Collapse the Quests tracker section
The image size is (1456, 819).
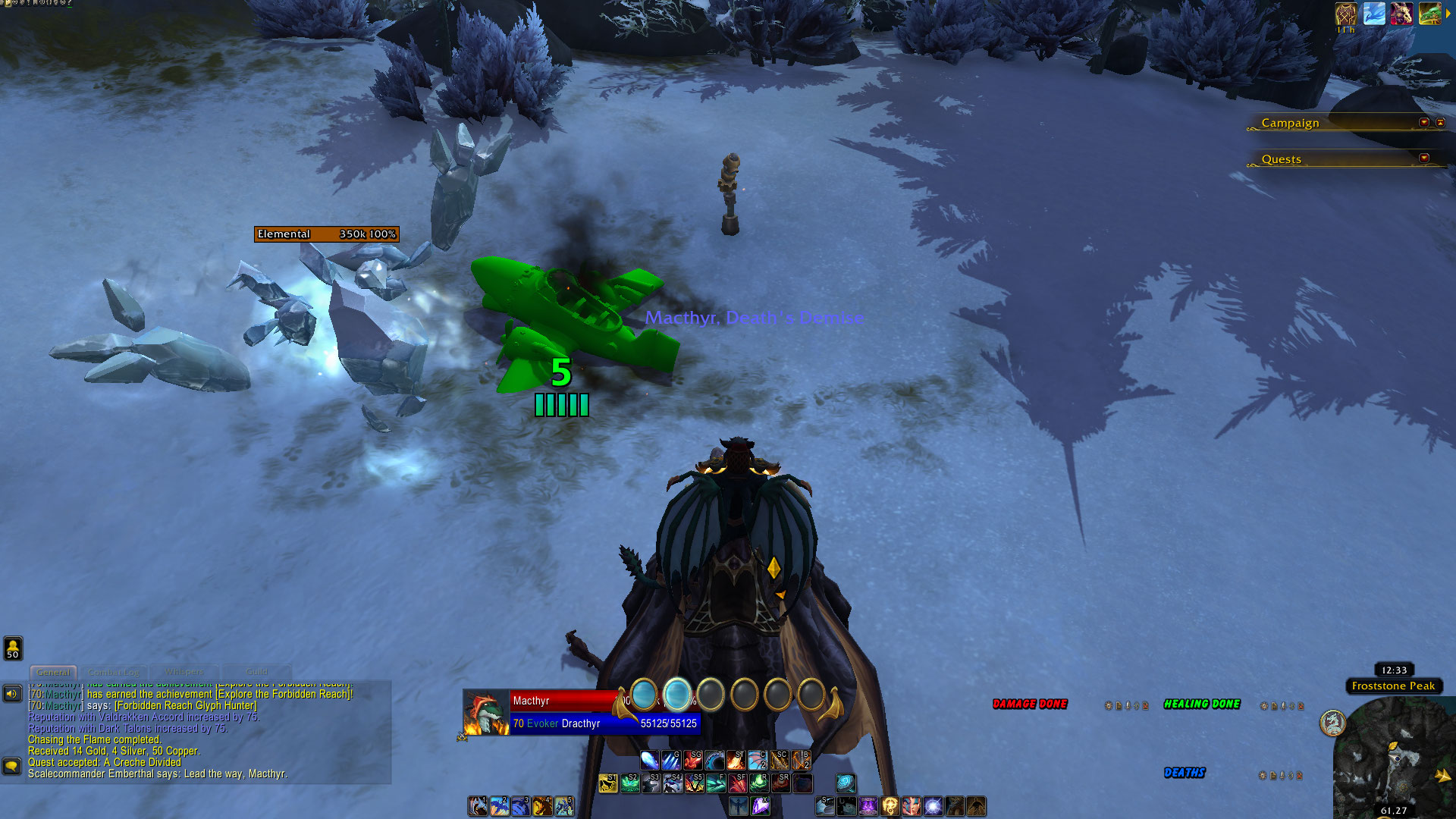coord(1423,158)
